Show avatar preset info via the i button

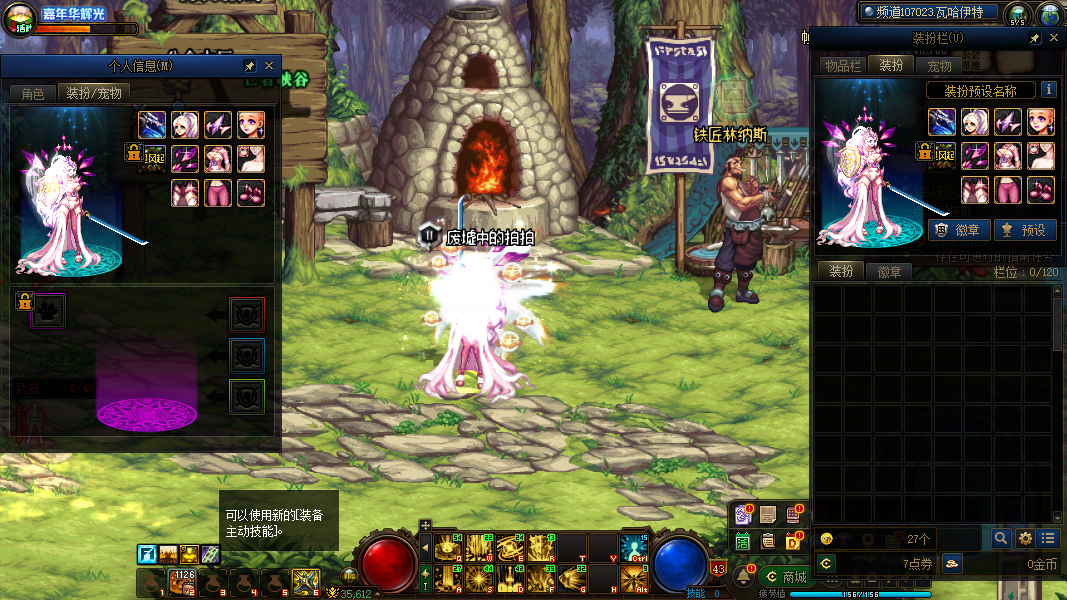click(x=1049, y=90)
